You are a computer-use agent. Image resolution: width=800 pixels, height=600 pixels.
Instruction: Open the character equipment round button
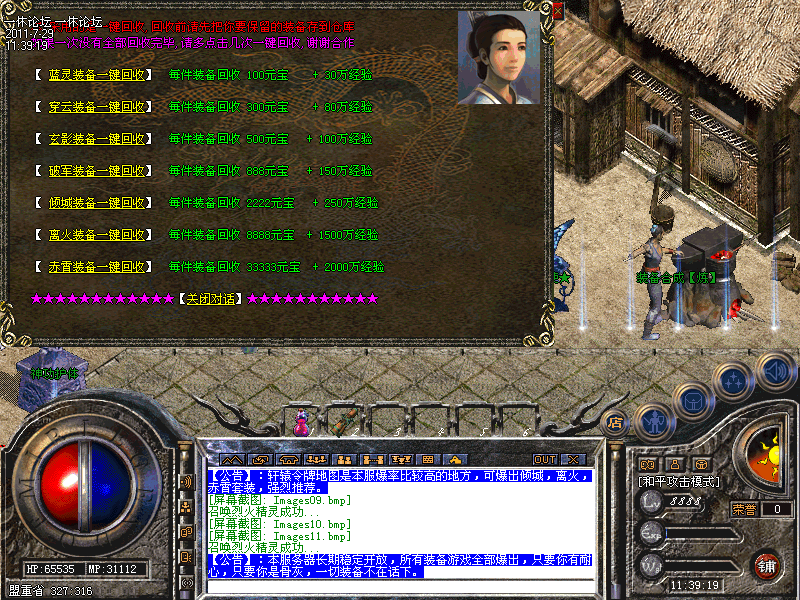click(x=653, y=422)
